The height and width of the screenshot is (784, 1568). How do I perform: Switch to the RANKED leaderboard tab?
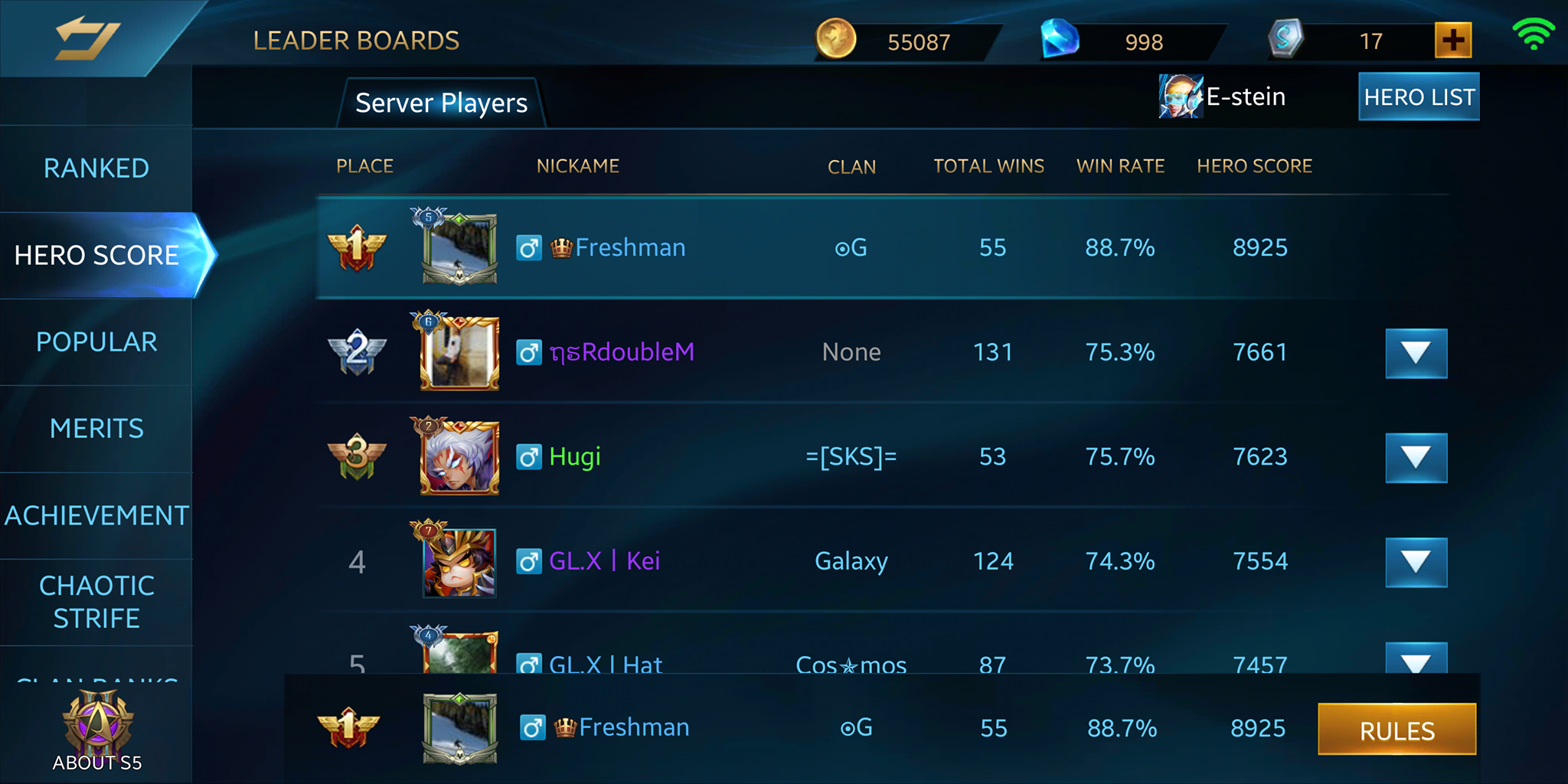[x=96, y=167]
